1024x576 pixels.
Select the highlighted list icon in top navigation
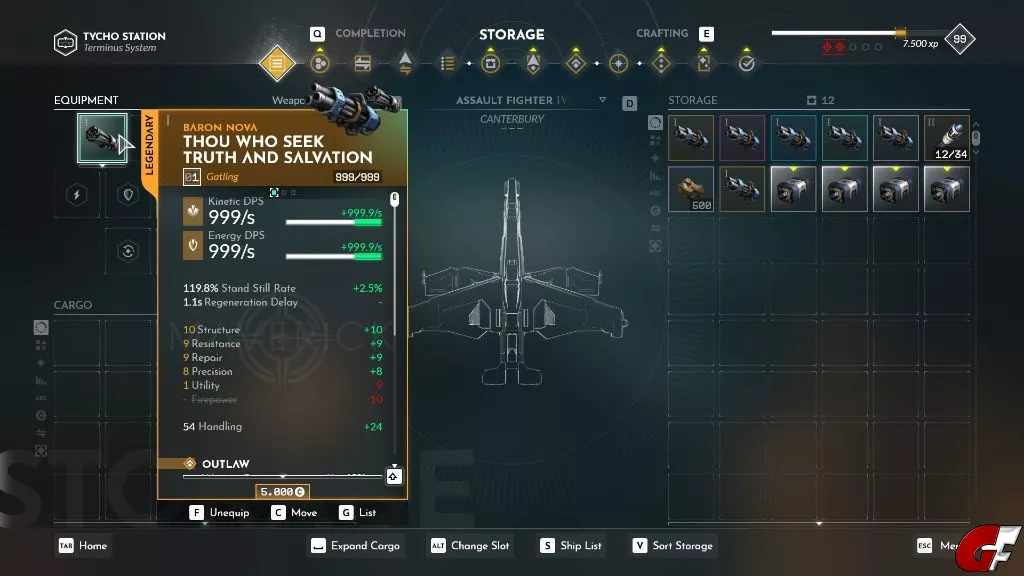278,64
